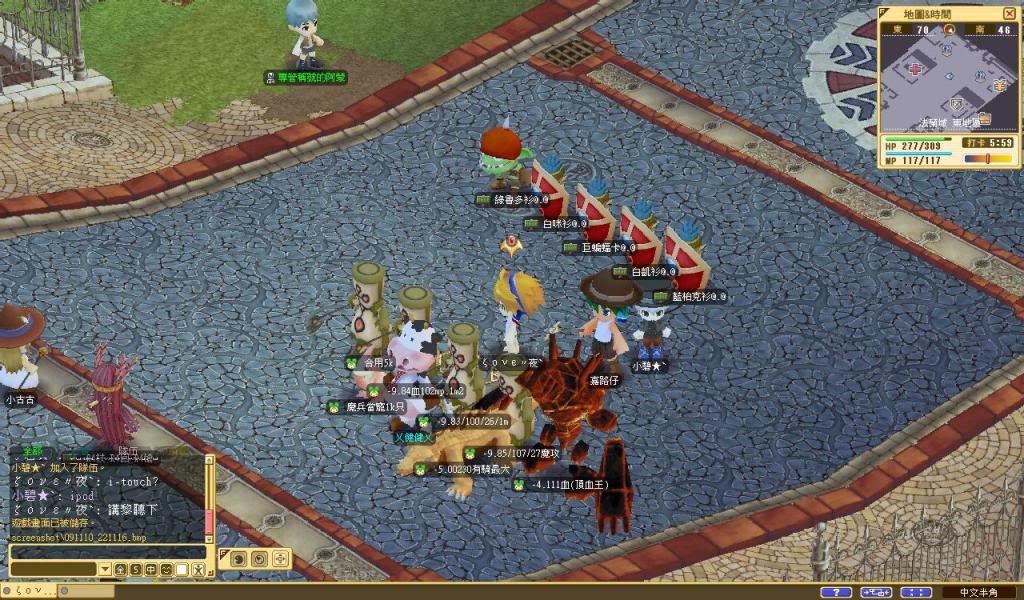The width and height of the screenshot is (1024, 600).
Task: Click the white square button in chat bar
Action: (182, 569)
